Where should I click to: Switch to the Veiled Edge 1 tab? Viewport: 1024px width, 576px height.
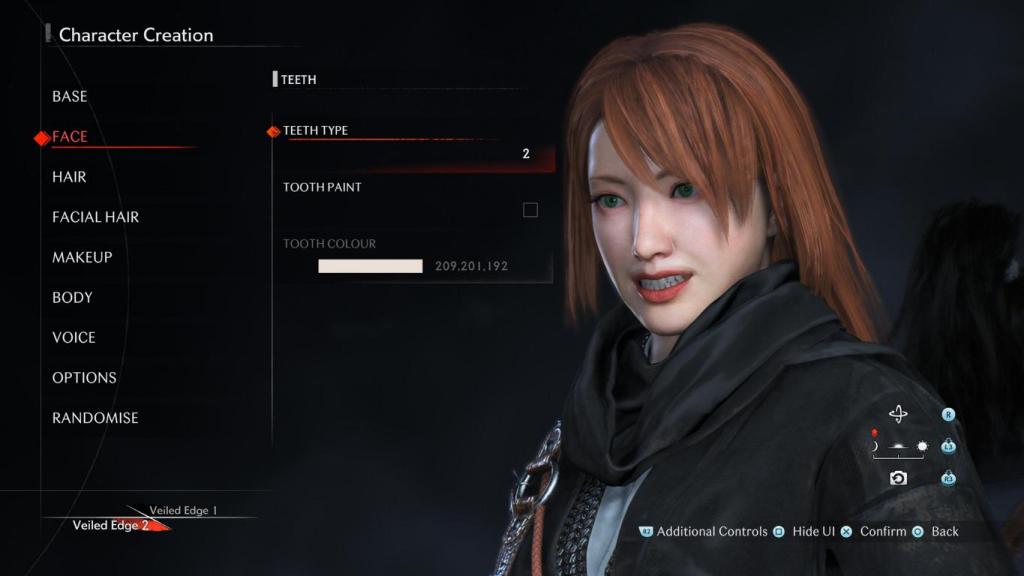pyautogui.click(x=183, y=510)
